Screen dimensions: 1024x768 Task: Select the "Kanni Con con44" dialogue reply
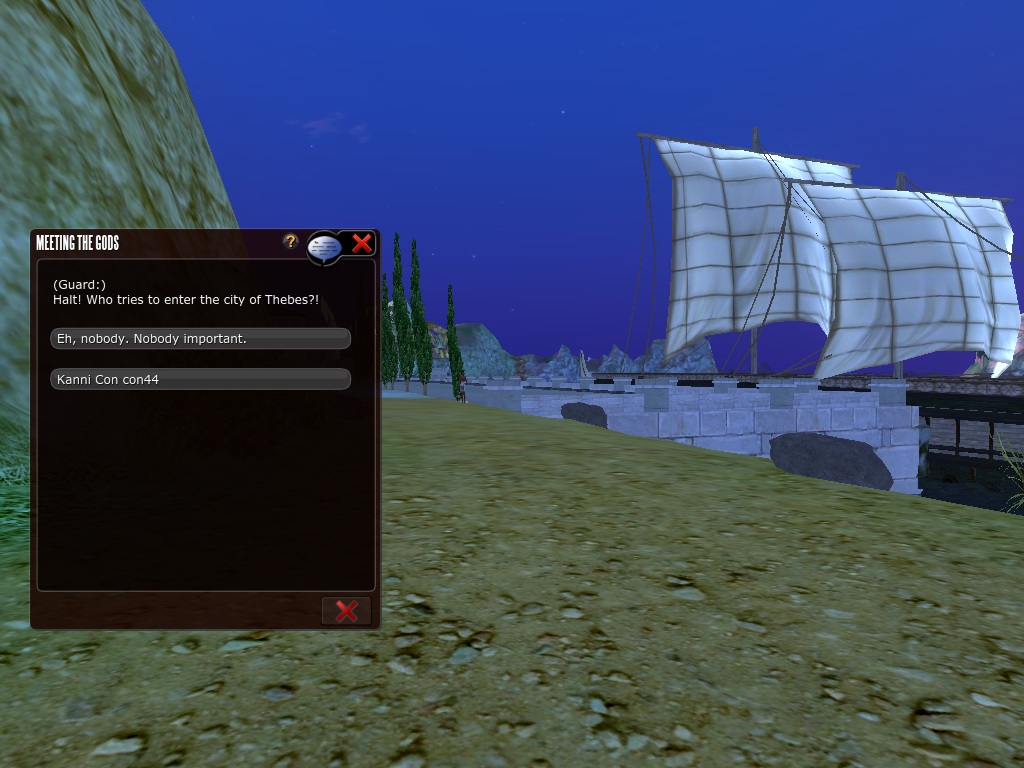200,380
